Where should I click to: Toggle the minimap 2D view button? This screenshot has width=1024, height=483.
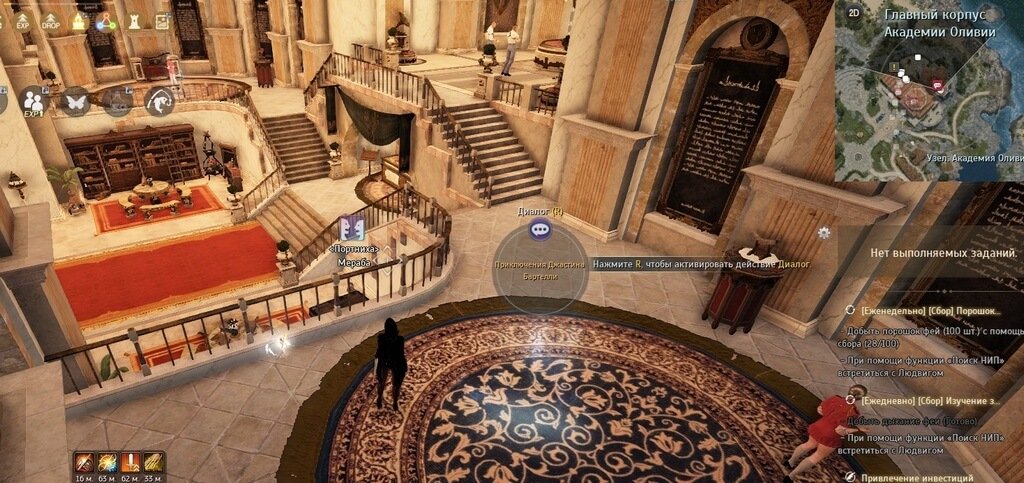tap(853, 12)
